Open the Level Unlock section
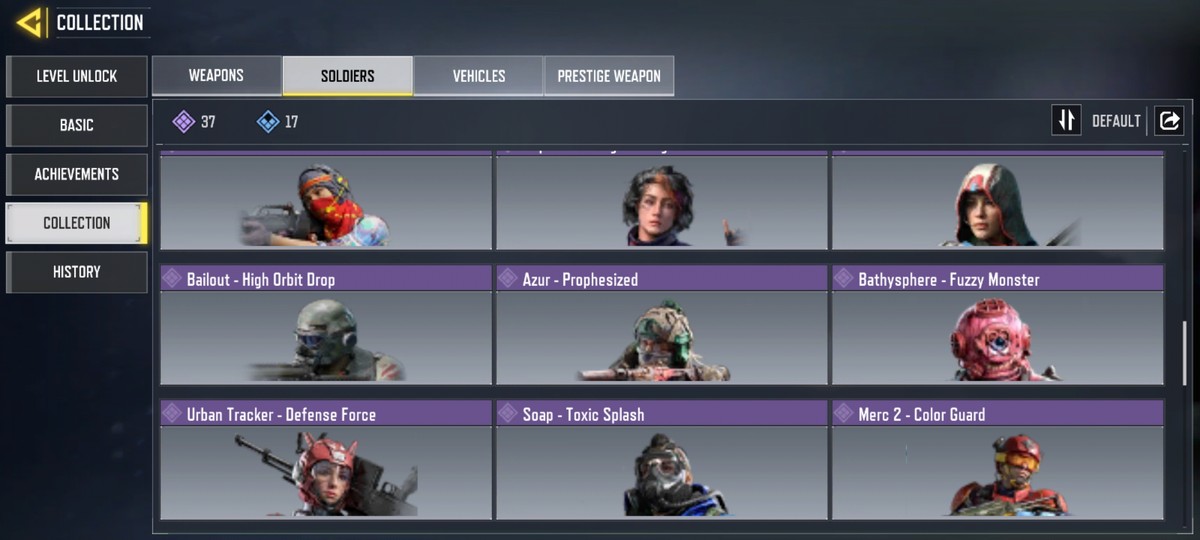1200x540 pixels. [x=77, y=76]
